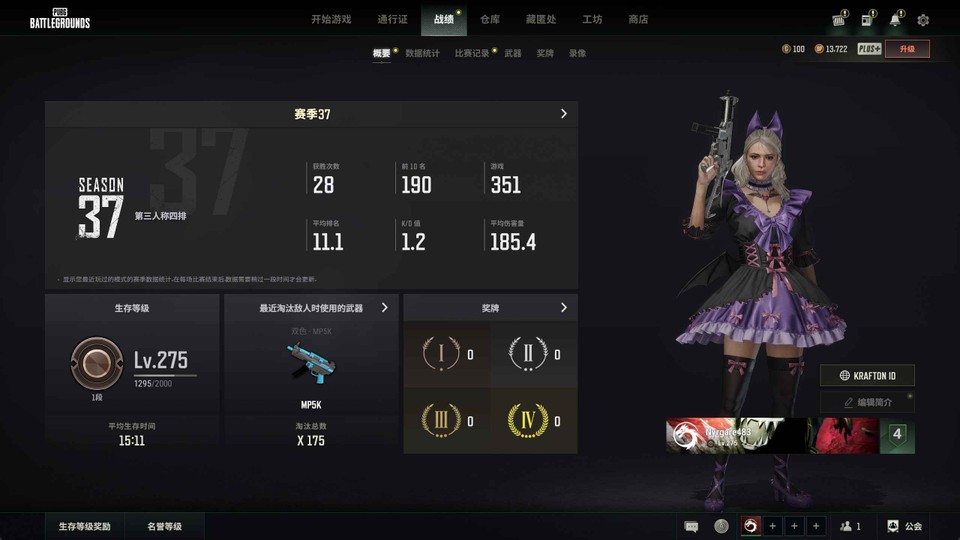The width and height of the screenshot is (960, 540).
Task: Open 生存等级奖励 survival level rewards
Action: (84, 526)
